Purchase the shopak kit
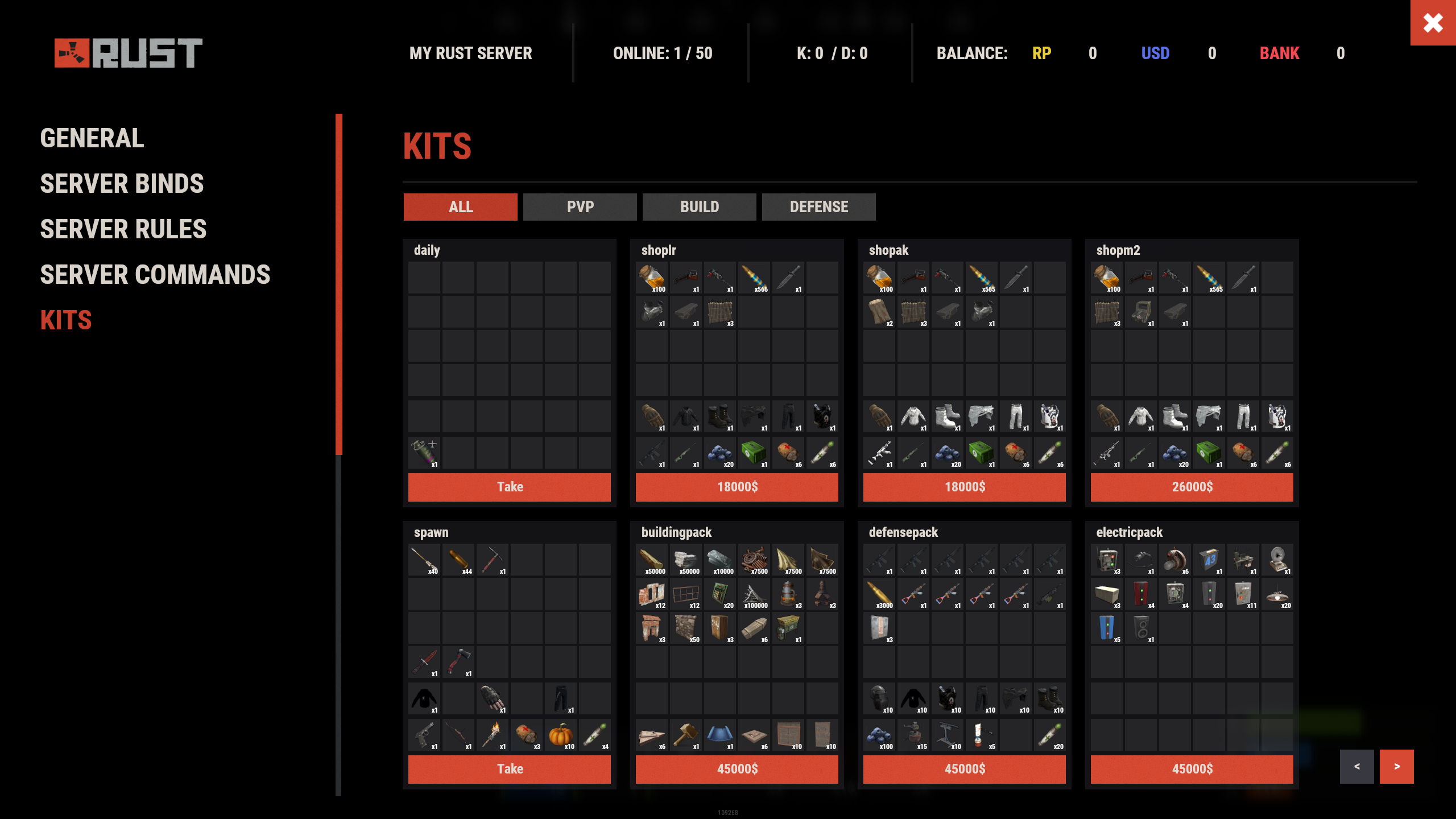This screenshot has height=819, width=1456. 964,487
